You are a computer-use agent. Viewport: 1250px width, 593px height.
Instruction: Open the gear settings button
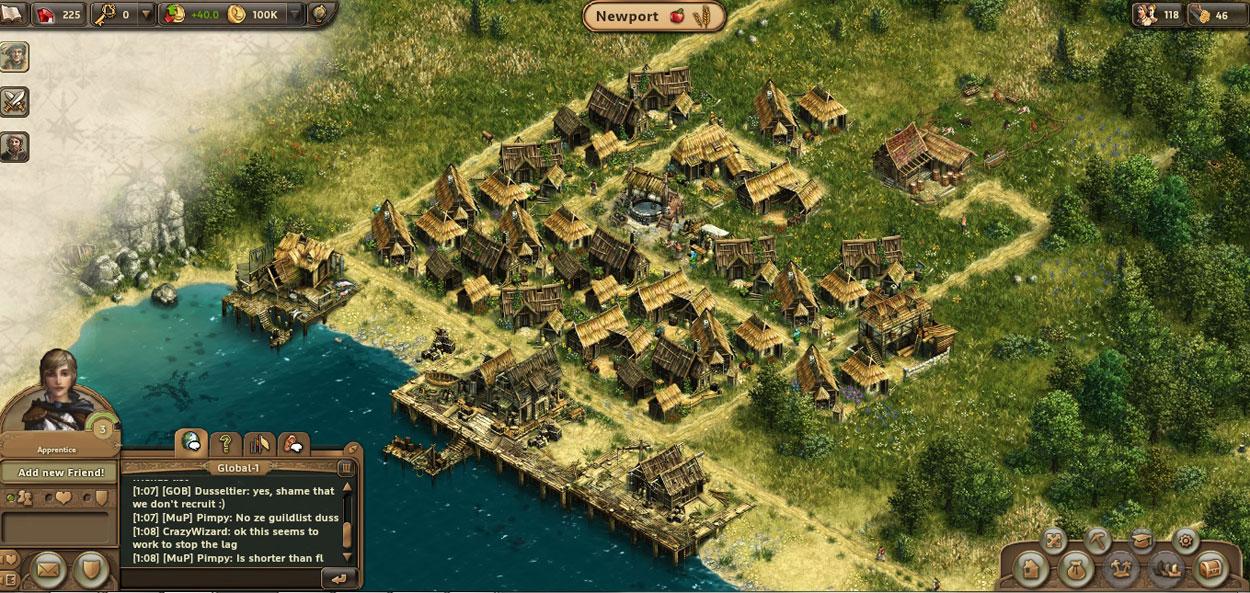[1186, 541]
